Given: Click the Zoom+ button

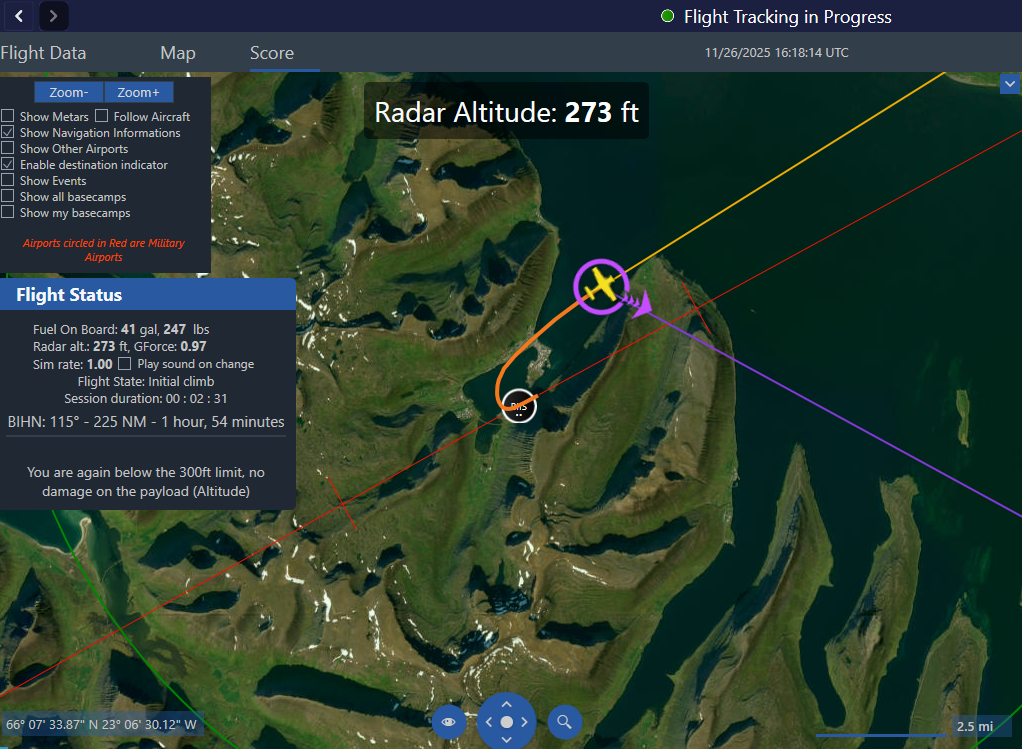Looking at the screenshot, I should point(138,92).
